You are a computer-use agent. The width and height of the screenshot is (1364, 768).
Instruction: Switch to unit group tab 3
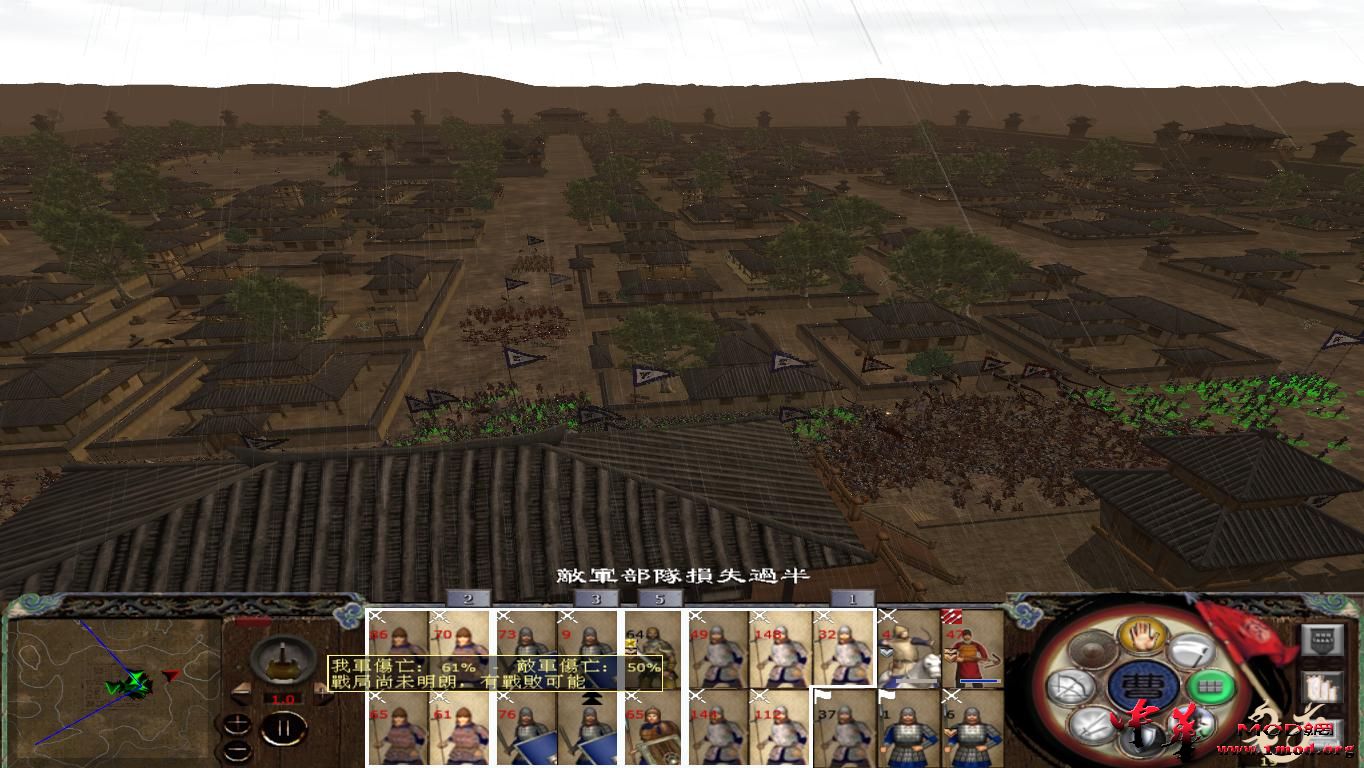click(x=596, y=599)
